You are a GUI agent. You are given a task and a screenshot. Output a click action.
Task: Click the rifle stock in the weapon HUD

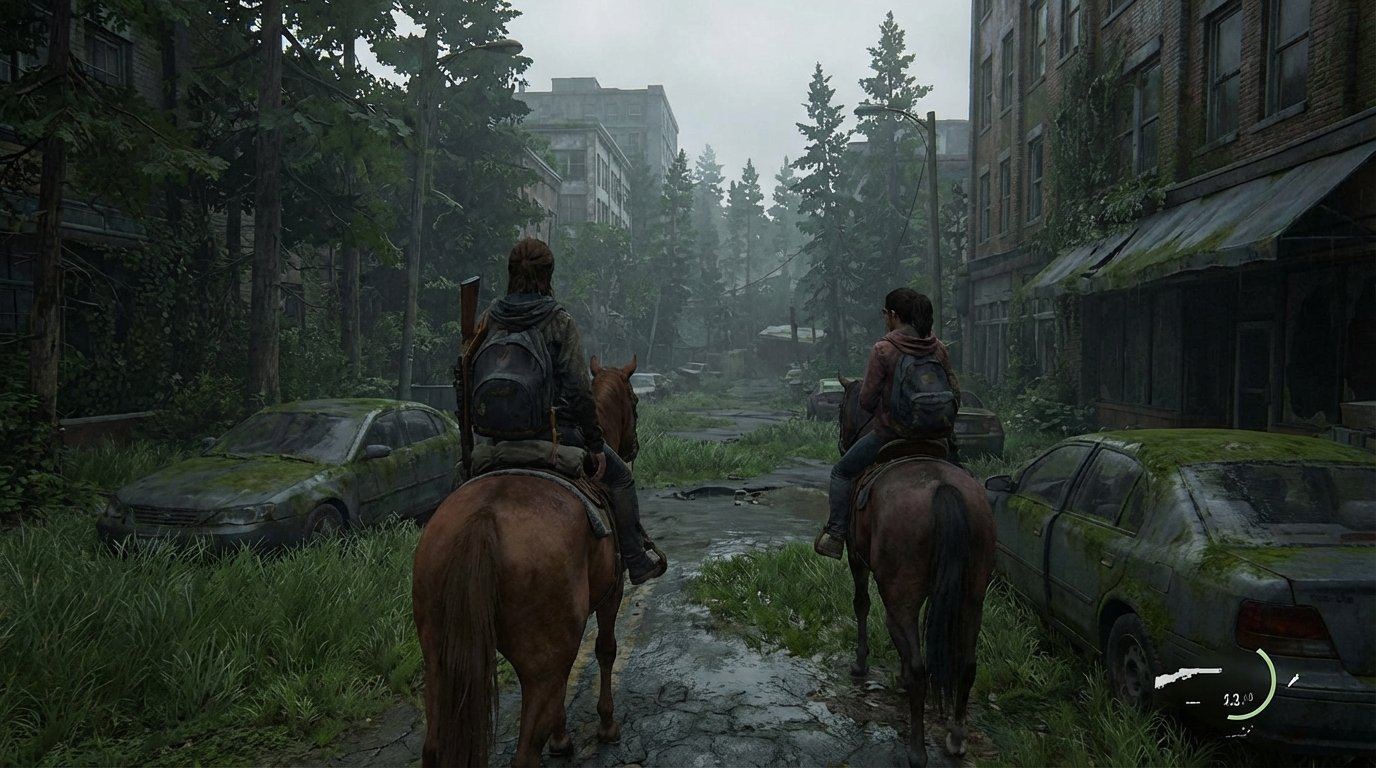click(x=1161, y=681)
